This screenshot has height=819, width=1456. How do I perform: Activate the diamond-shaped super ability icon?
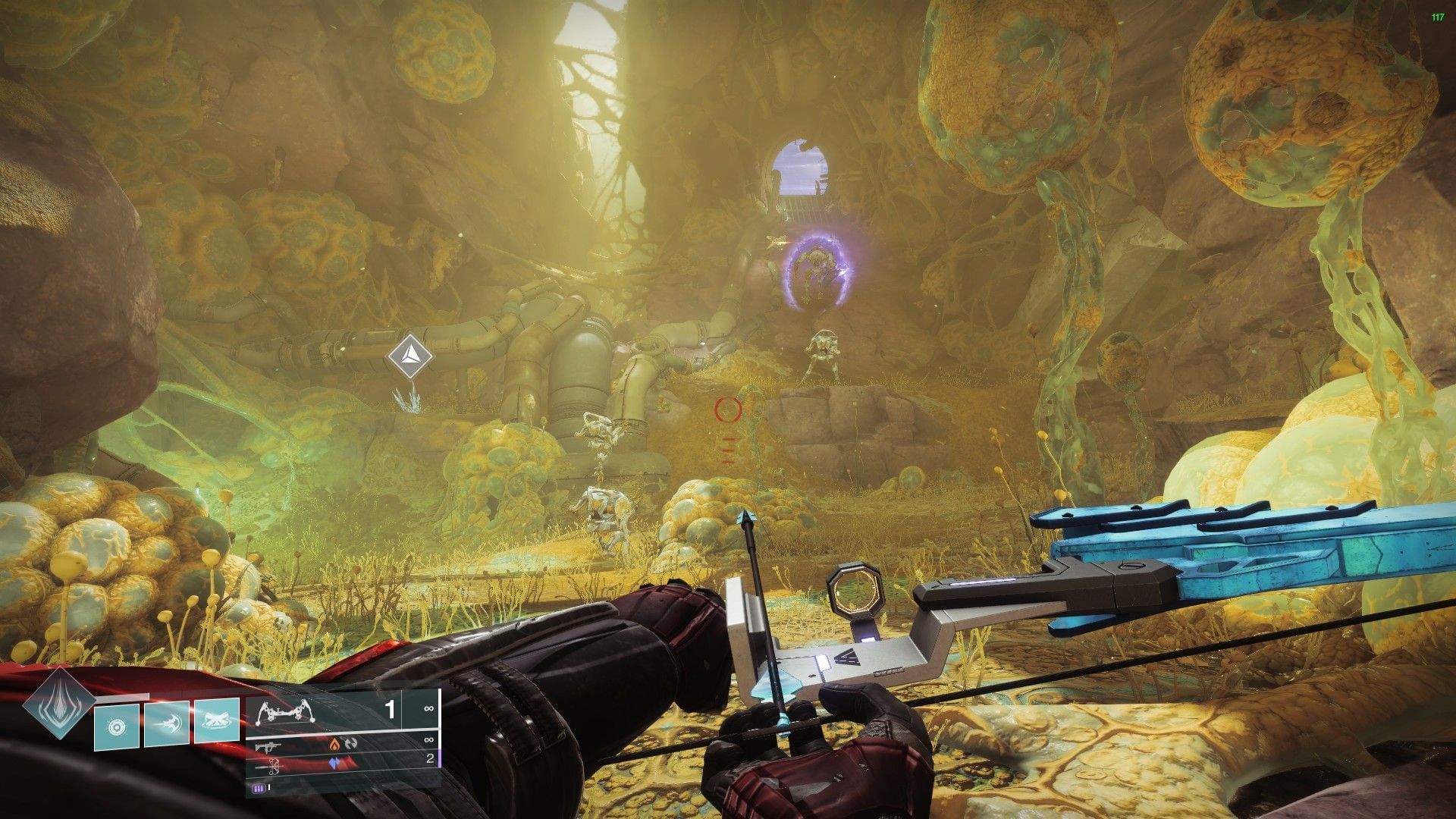58,703
